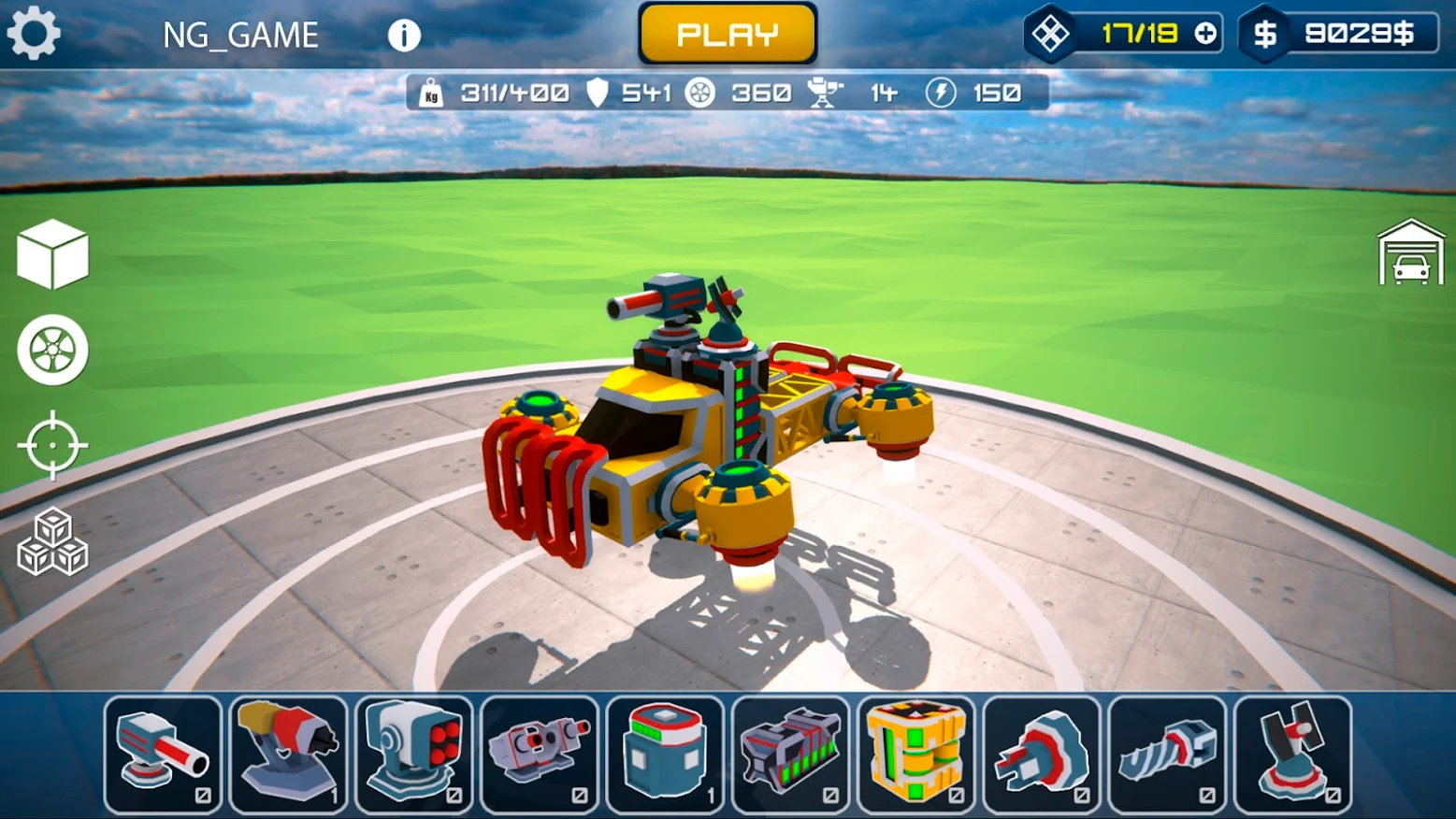1456x819 pixels.
Task: Open the garage with the car icon
Action: tap(1411, 253)
